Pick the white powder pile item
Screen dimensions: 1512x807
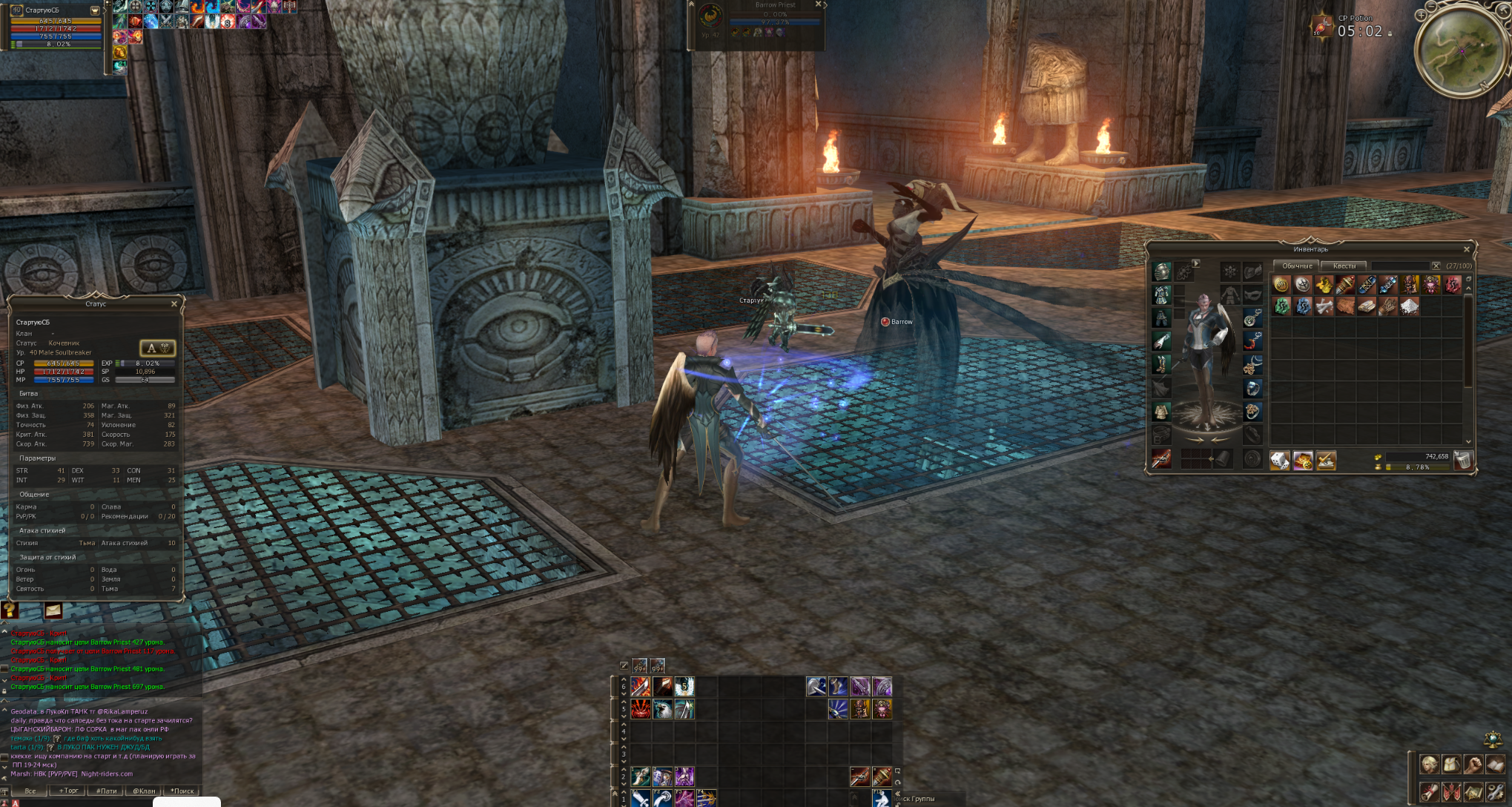point(1409,306)
